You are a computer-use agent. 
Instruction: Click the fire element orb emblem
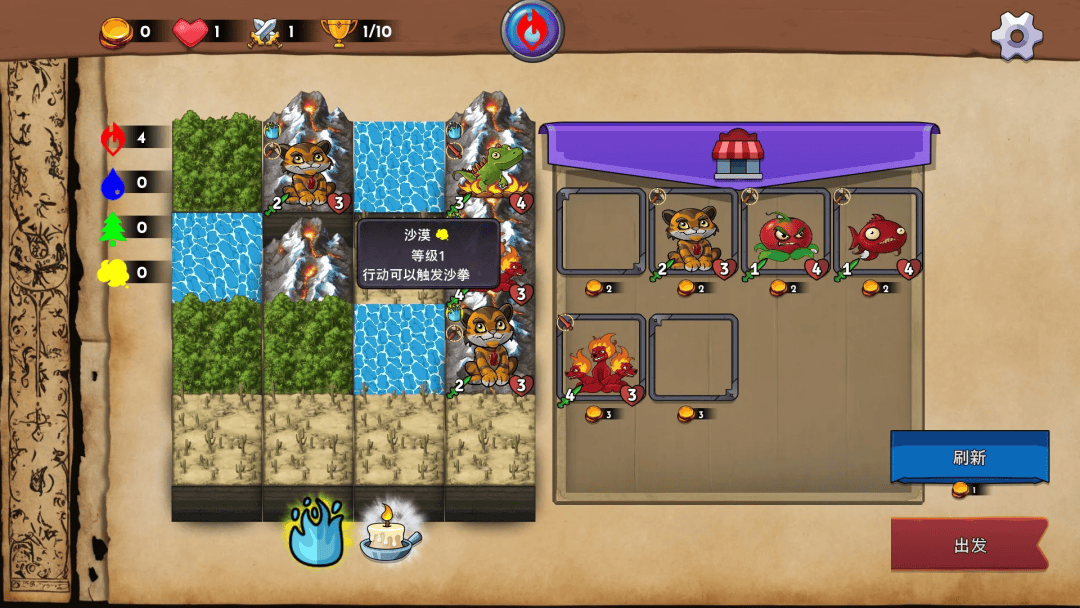coord(532,30)
